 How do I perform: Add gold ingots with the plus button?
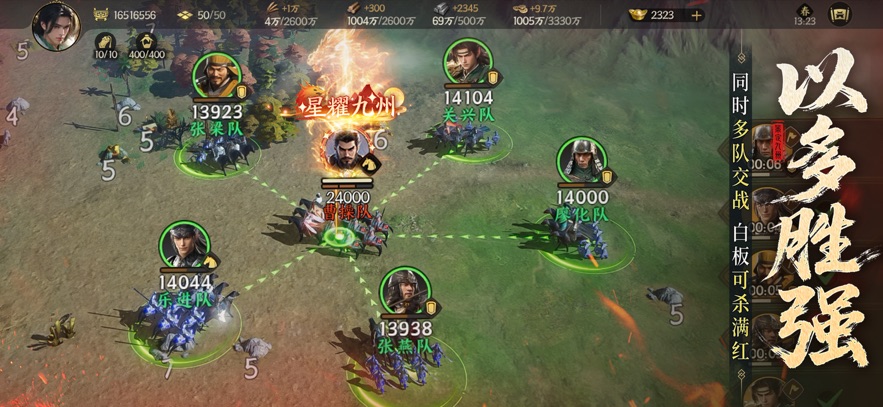click(x=696, y=15)
